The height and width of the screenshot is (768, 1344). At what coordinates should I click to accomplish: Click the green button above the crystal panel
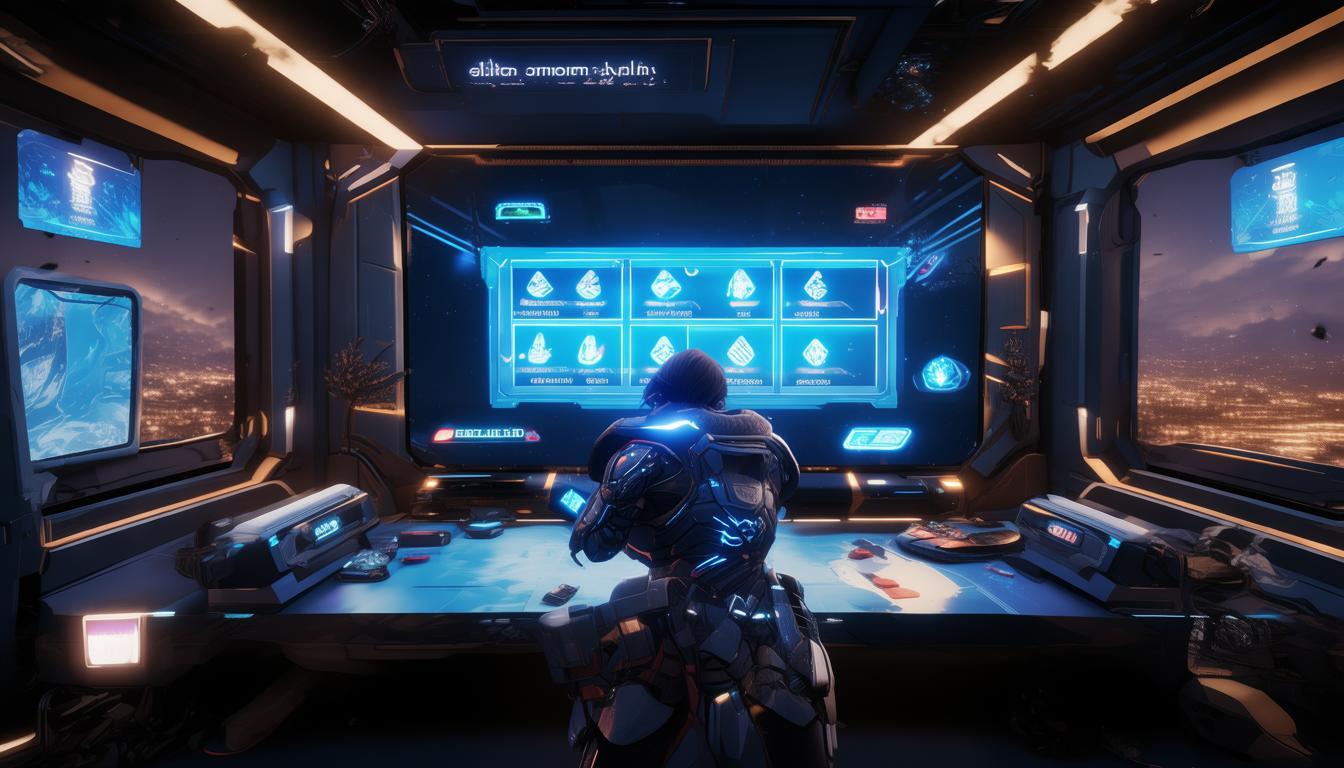tap(521, 211)
